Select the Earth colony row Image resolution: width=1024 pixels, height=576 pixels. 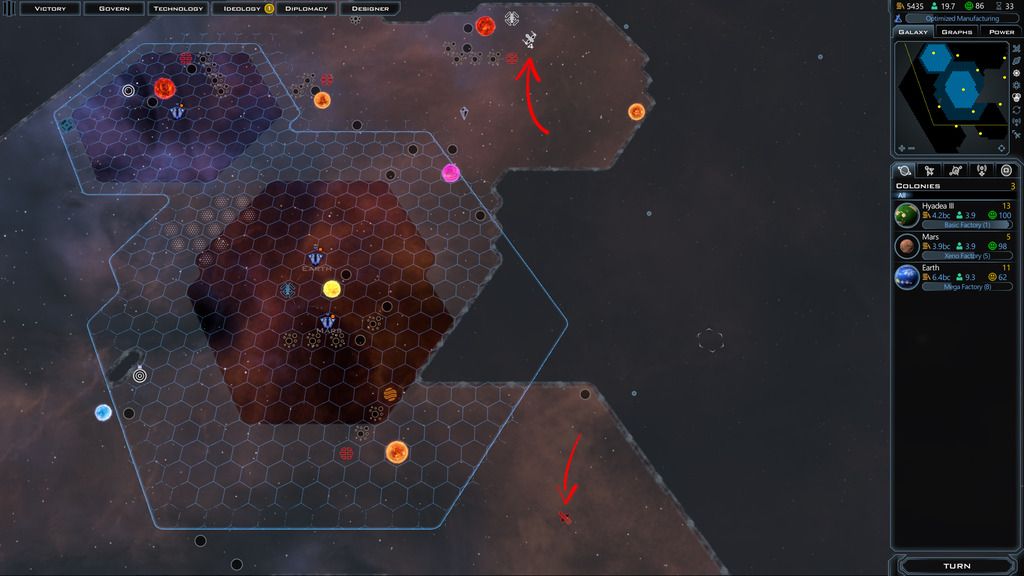pyautogui.click(x=955, y=277)
